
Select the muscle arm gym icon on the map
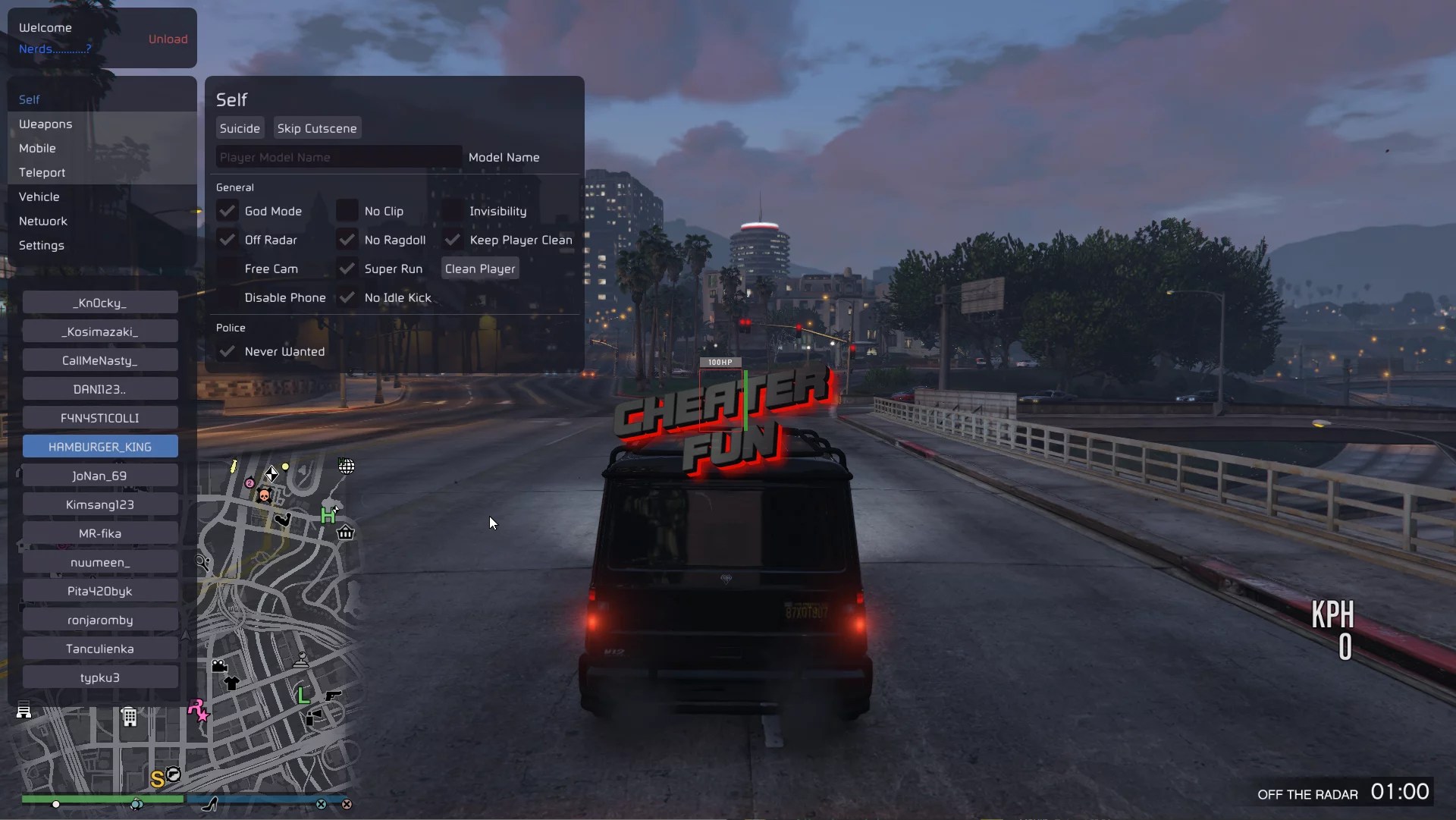coord(284,519)
